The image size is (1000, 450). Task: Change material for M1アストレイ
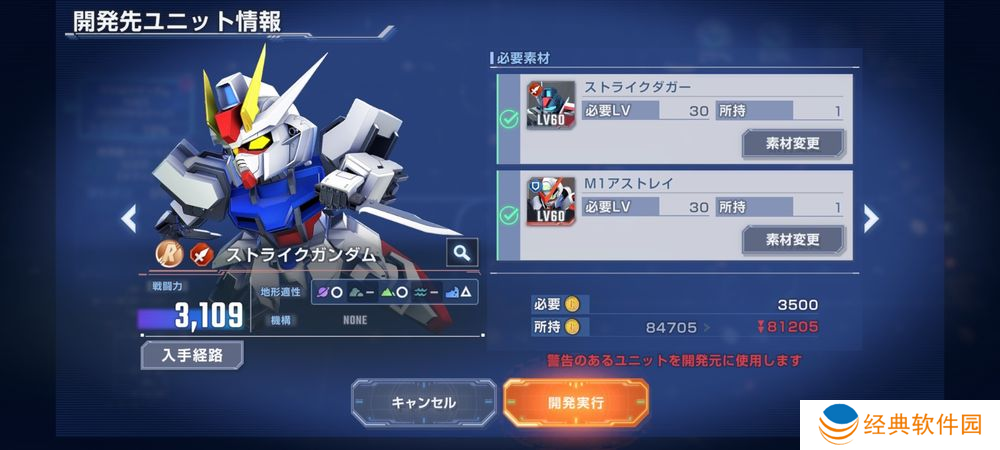(x=792, y=240)
